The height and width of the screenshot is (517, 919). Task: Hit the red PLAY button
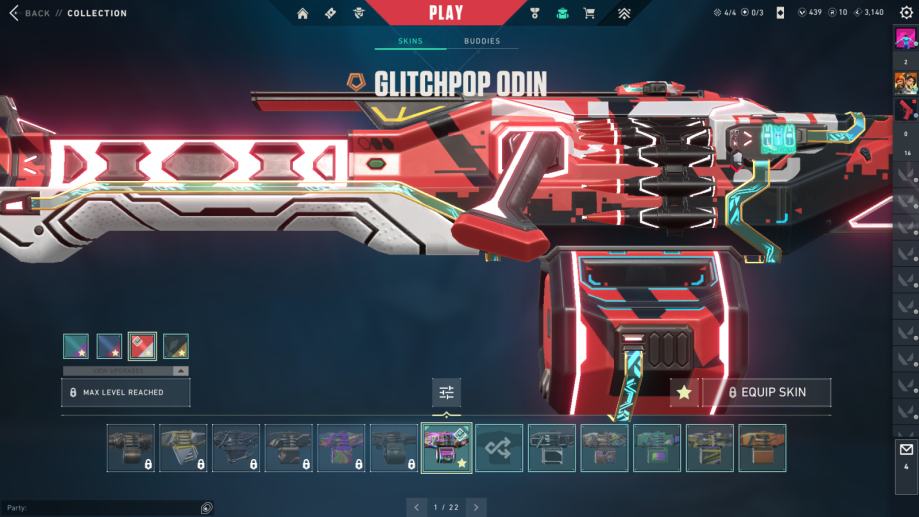[446, 13]
